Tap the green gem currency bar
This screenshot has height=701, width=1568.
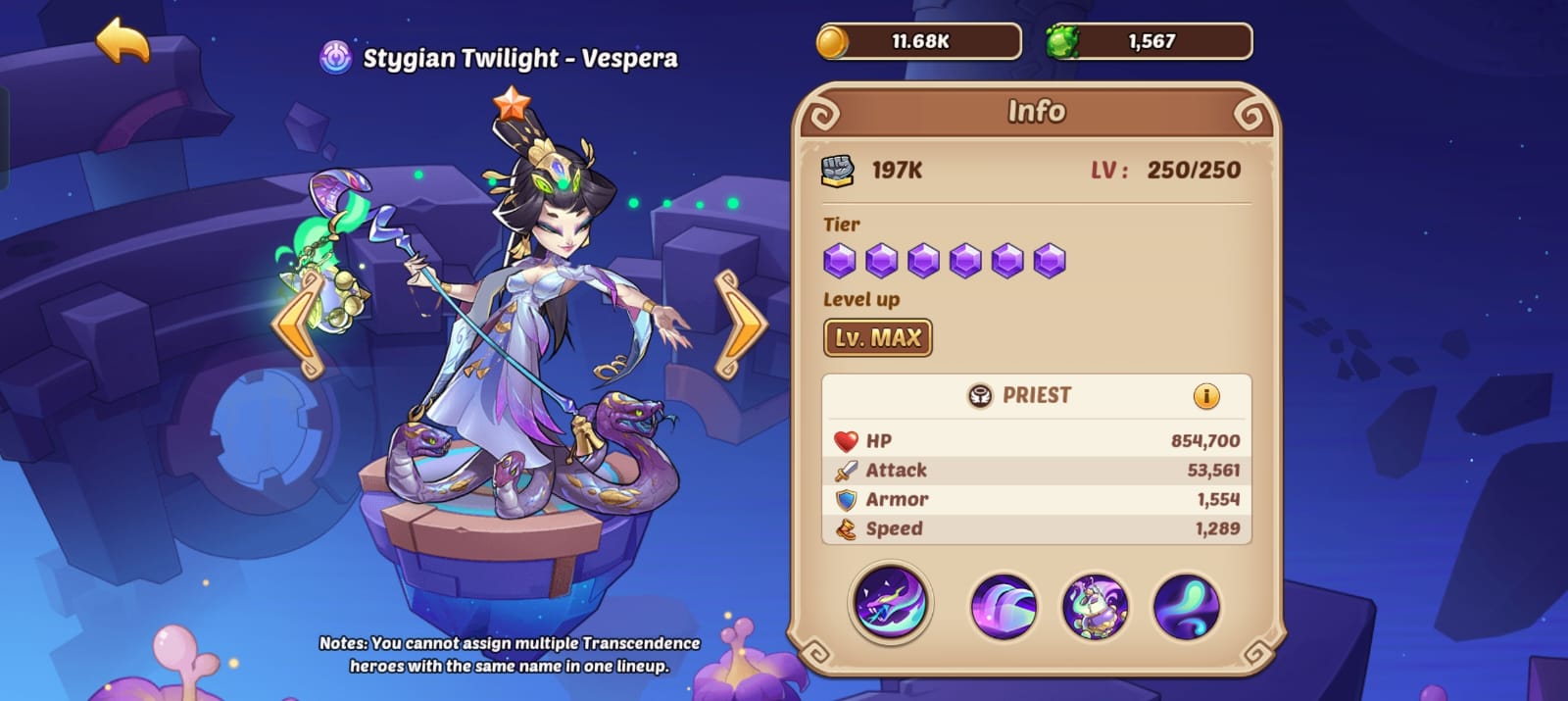(x=1149, y=42)
